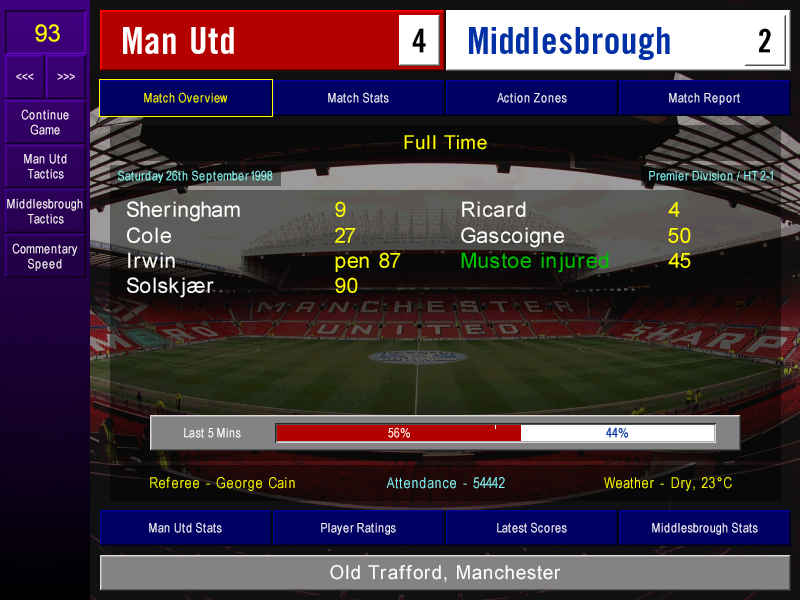Select the Man Utd team name header
The image size is (800, 600).
[x=250, y=41]
